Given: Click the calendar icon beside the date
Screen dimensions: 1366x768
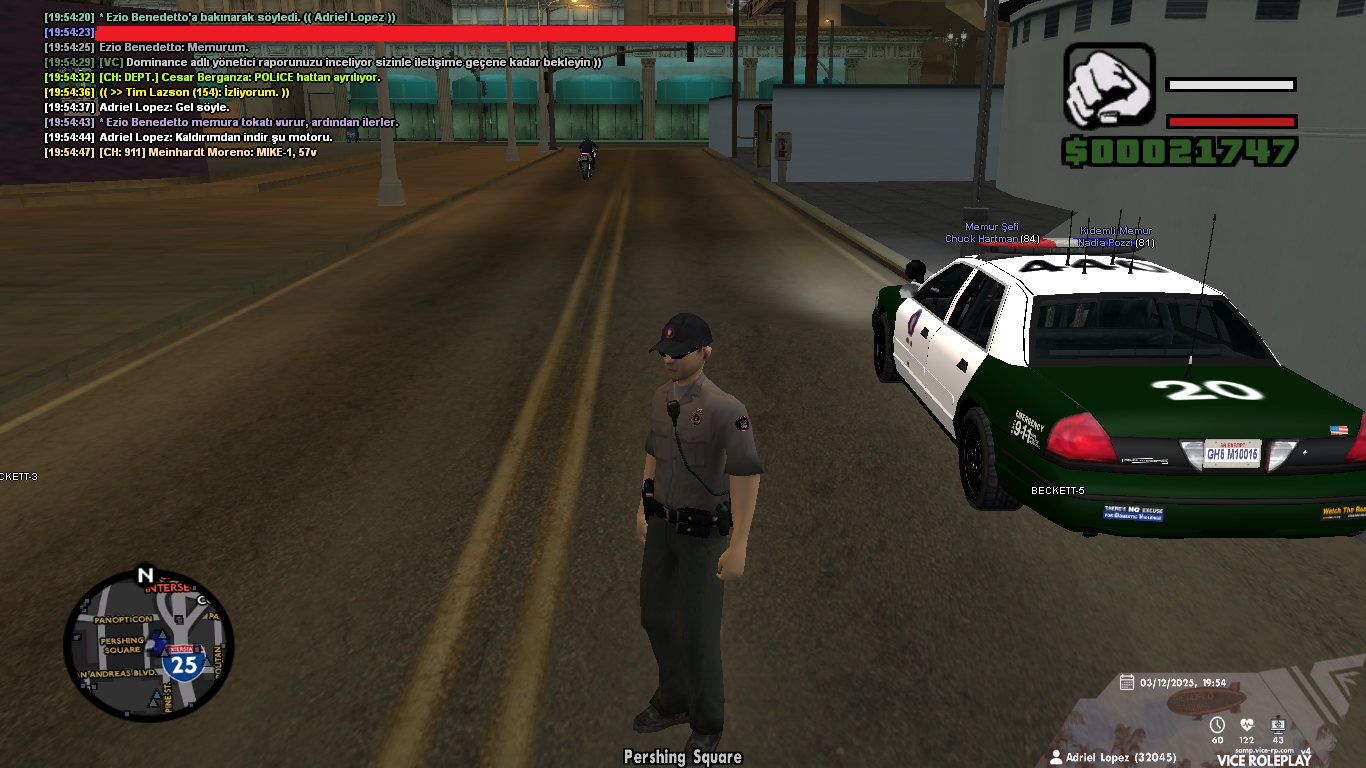Looking at the screenshot, I should [1127, 682].
